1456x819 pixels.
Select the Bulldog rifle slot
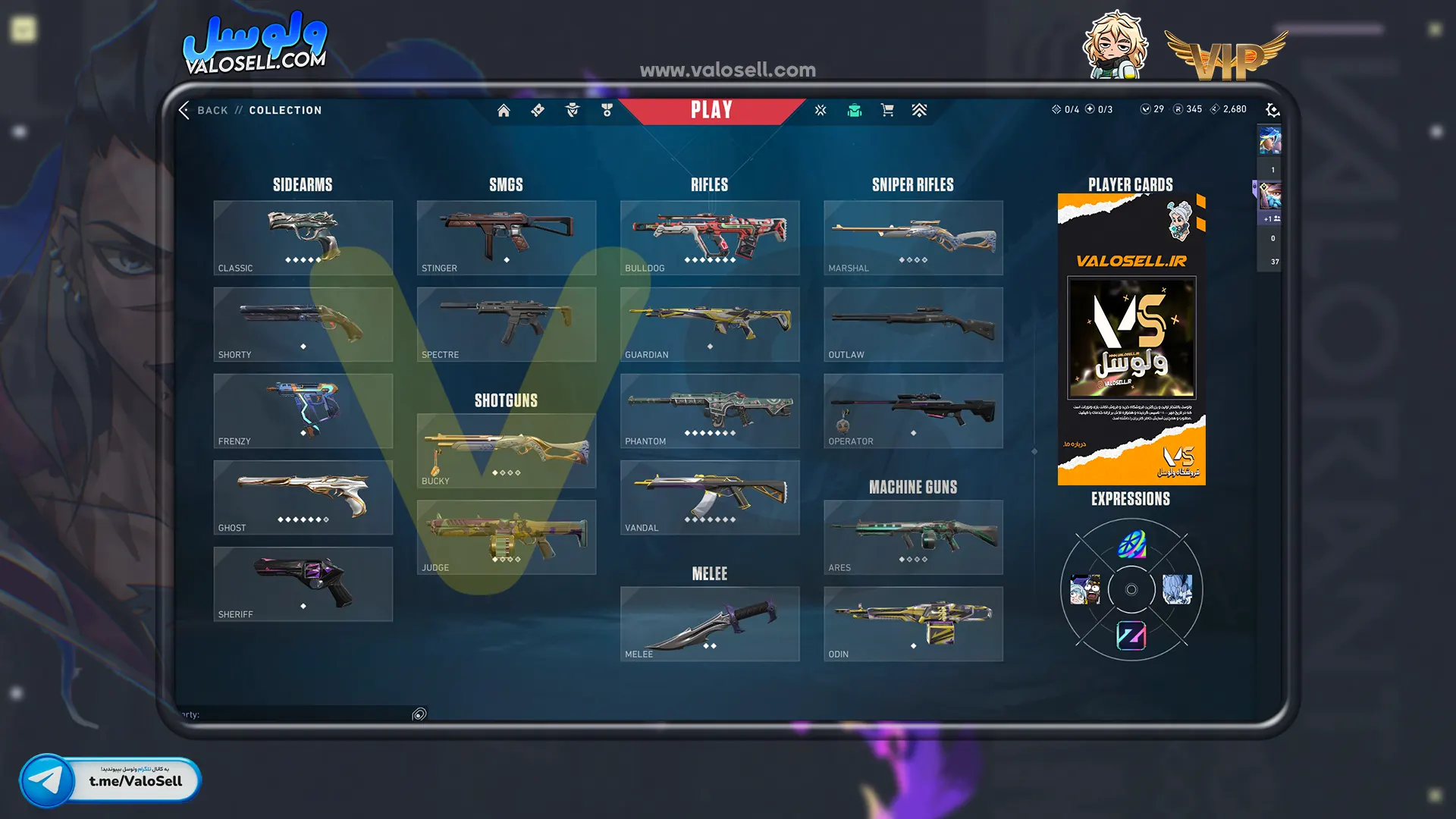pyautogui.click(x=709, y=237)
